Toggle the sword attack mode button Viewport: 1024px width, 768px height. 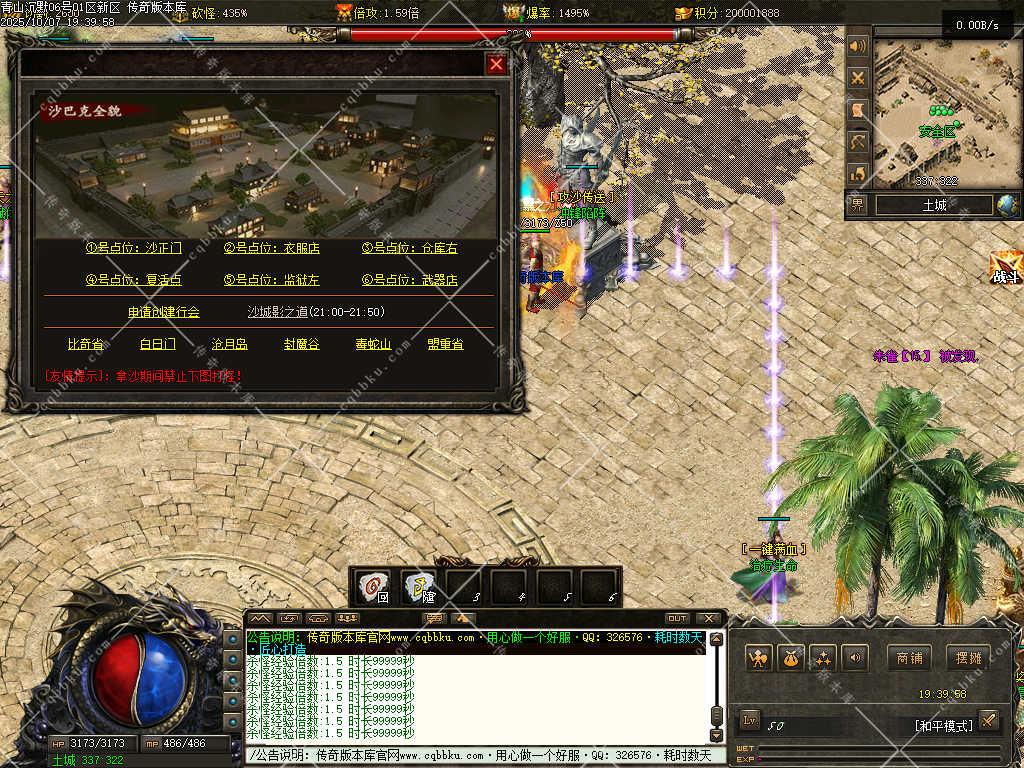pyautogui.click(x=988, y=720)
